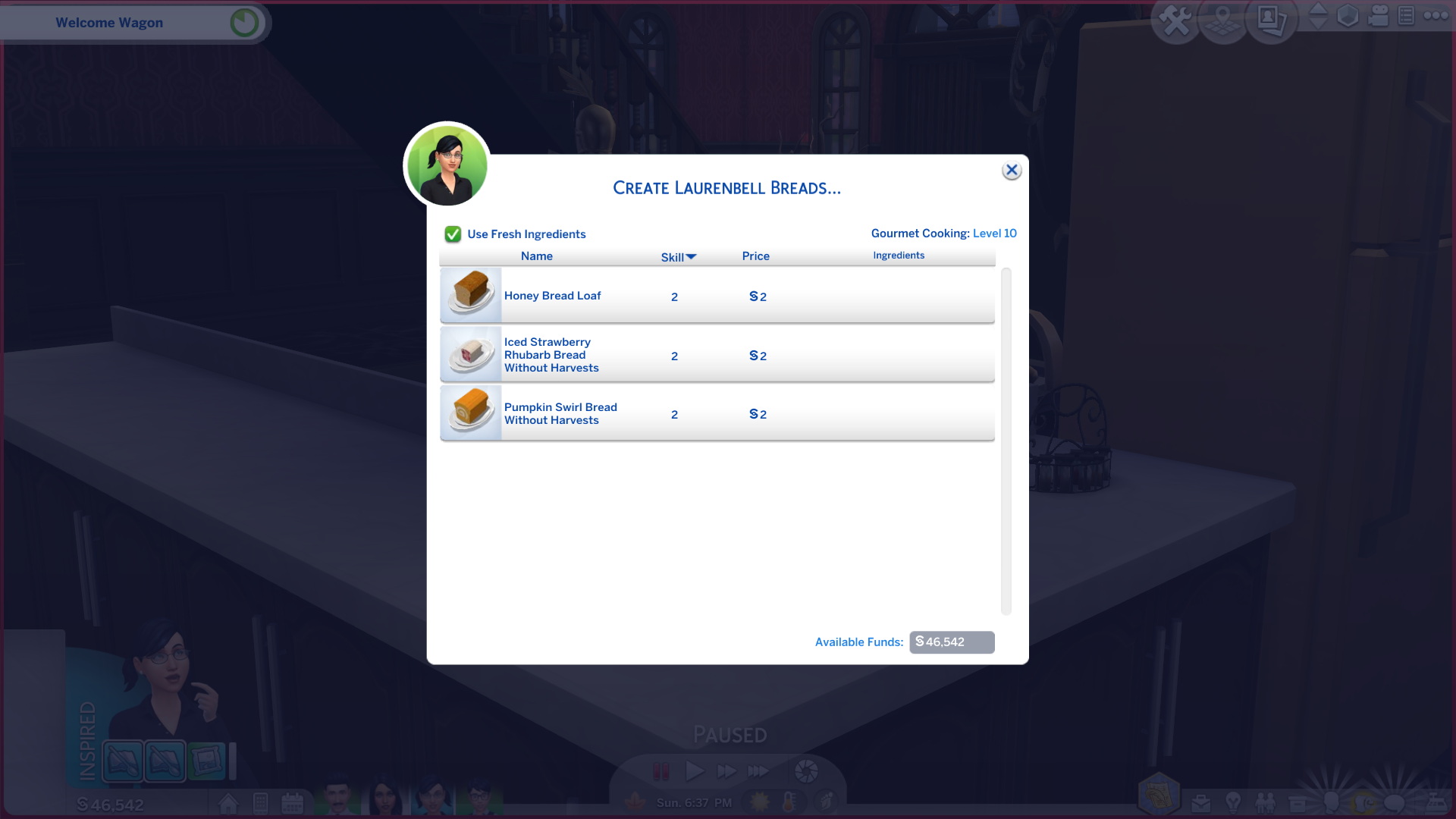The height and width of the screenshot is (819, 1456).
Task: Open the Aspirations lightbulb icon
Action: coord(1233,802)
